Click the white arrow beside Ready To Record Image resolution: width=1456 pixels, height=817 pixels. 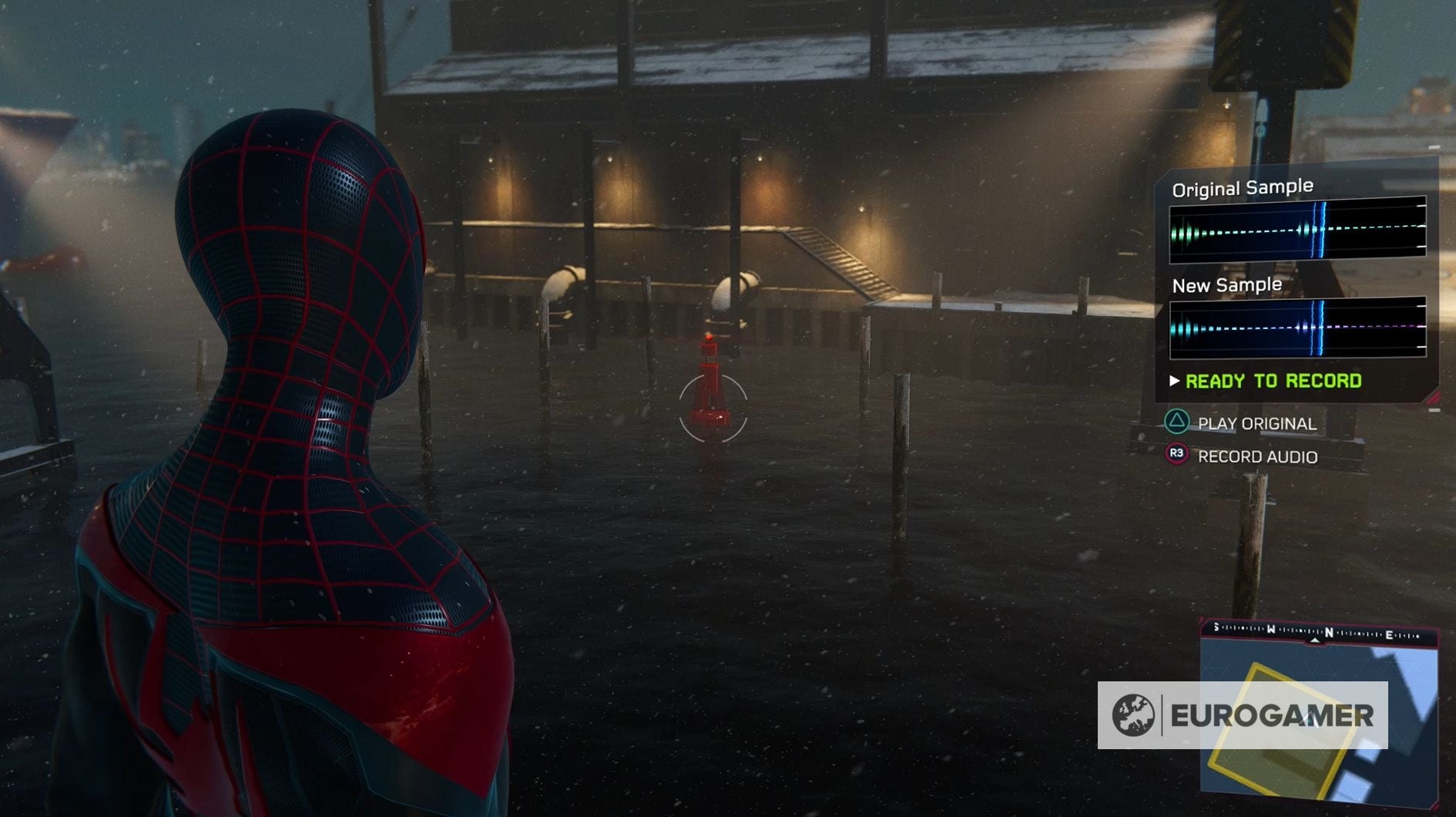(1173, 382)
